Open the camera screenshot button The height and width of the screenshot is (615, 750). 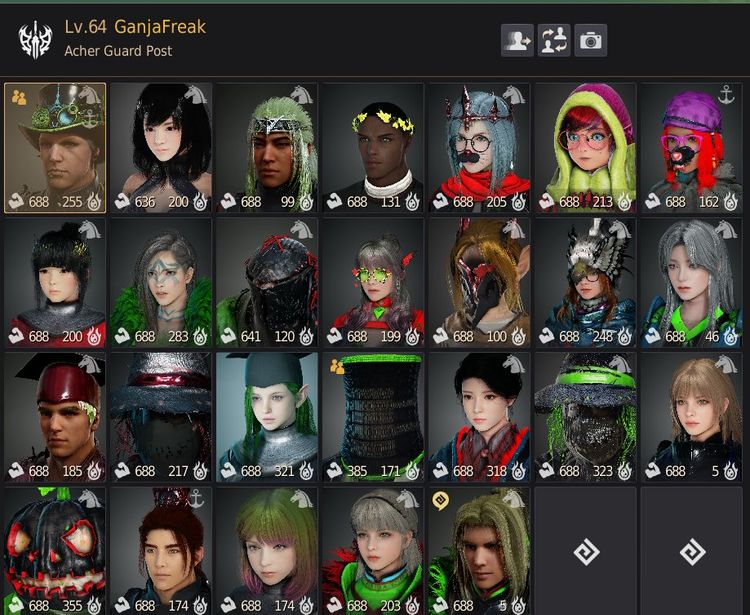click(x=591, y=40)
